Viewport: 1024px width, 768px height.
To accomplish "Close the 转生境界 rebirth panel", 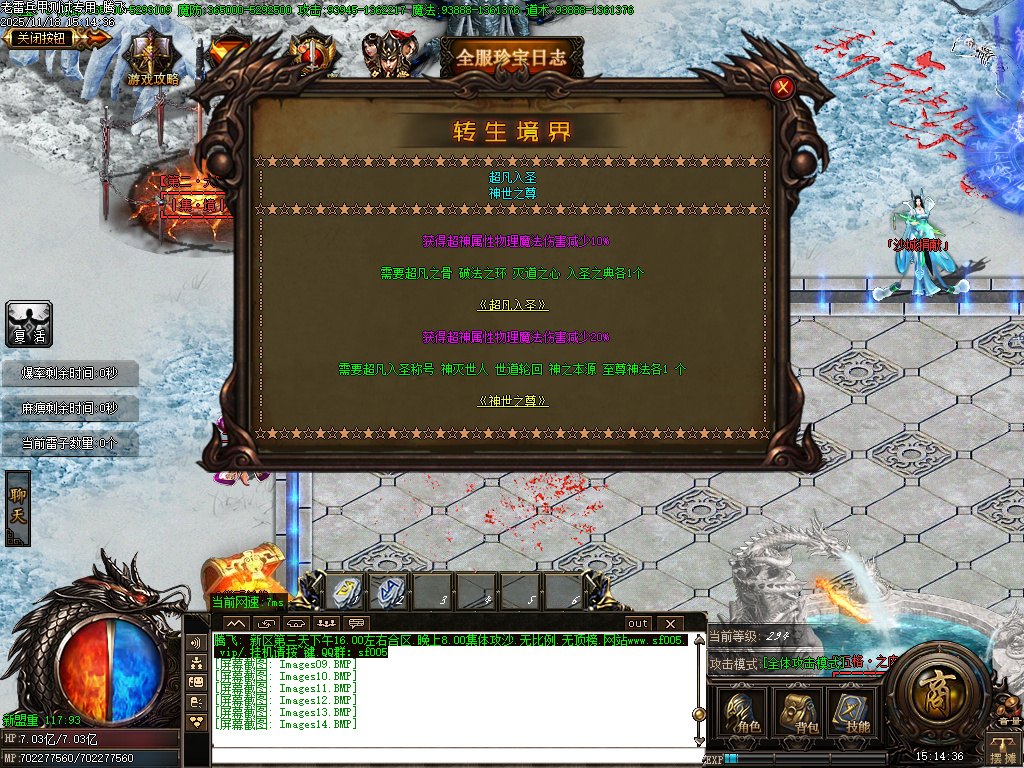I will click(784, 87).
